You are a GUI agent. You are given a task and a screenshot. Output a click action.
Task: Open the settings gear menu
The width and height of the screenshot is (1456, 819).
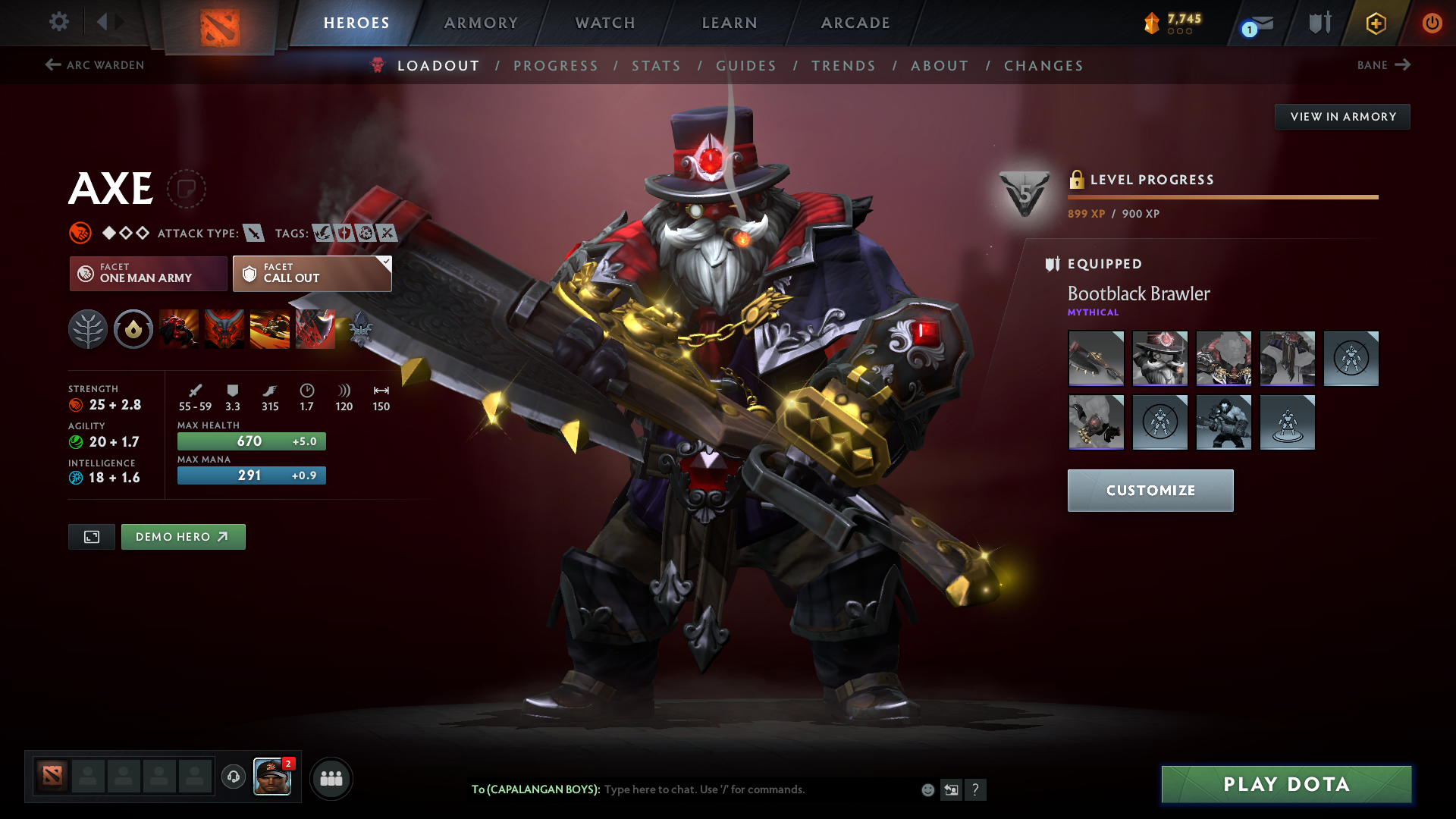click(x=59, y=22)
